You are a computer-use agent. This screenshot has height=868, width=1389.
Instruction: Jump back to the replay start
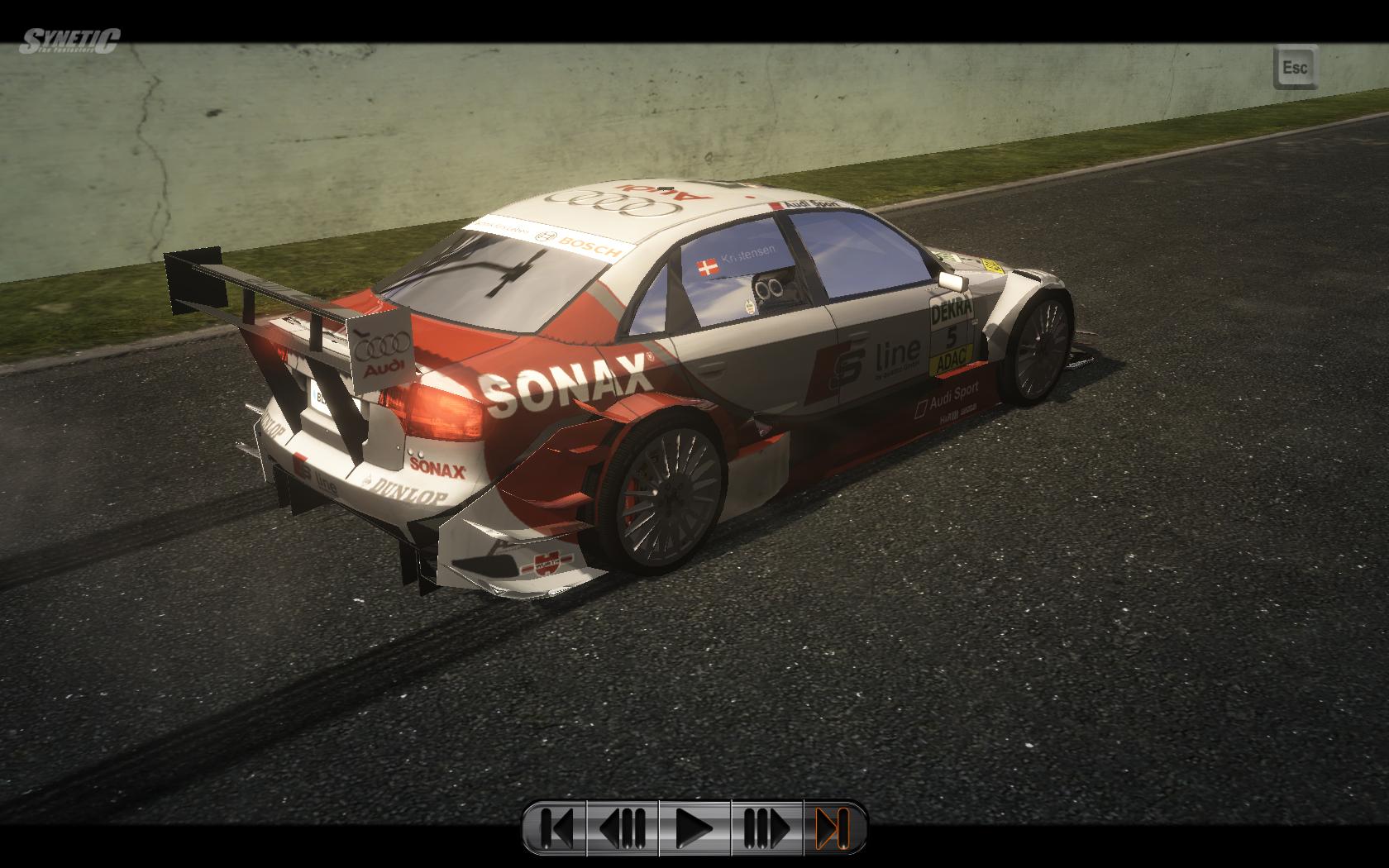click(x=556, y=827)
